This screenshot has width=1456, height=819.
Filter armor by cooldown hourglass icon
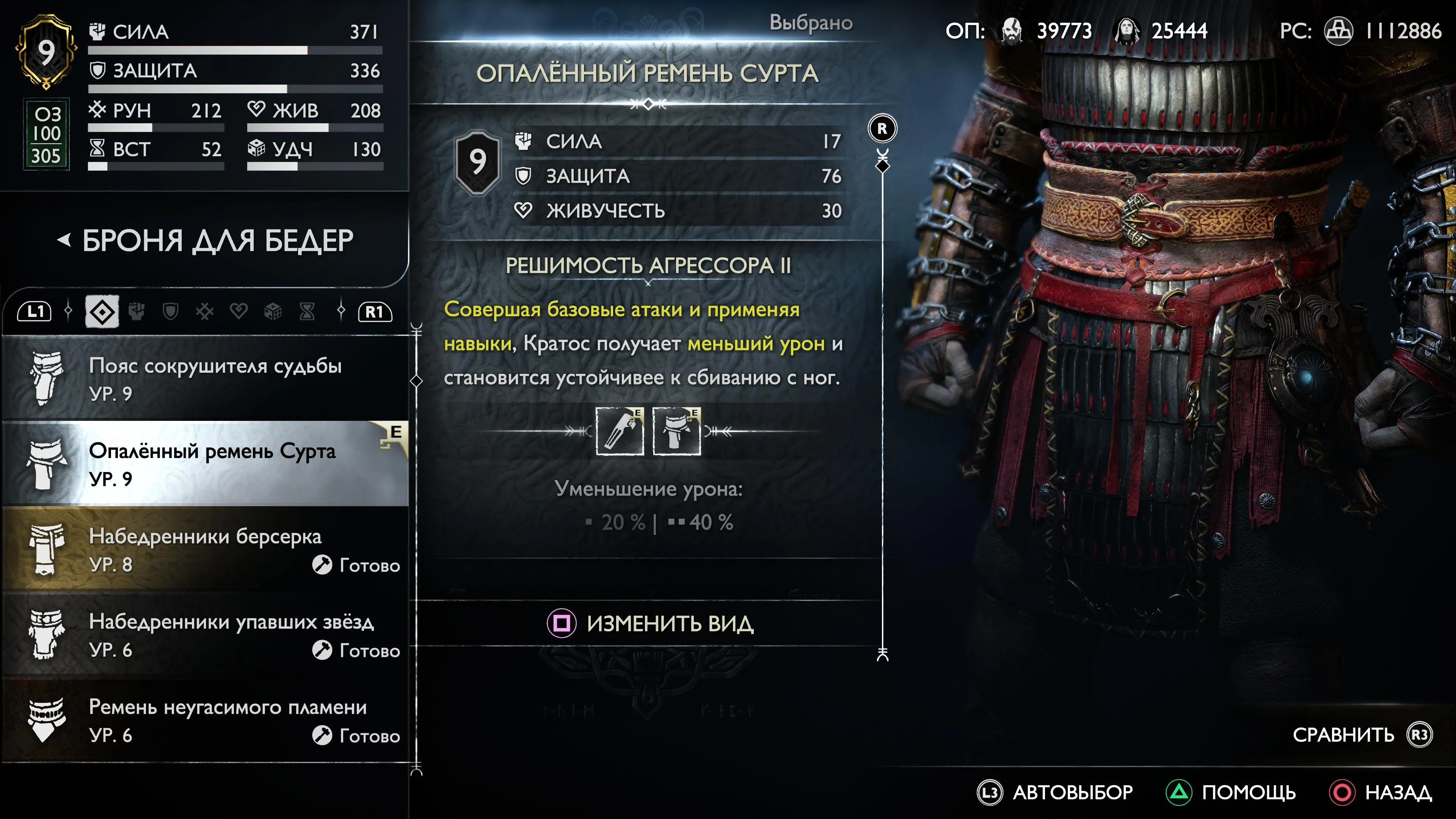[x=307, y=311]
